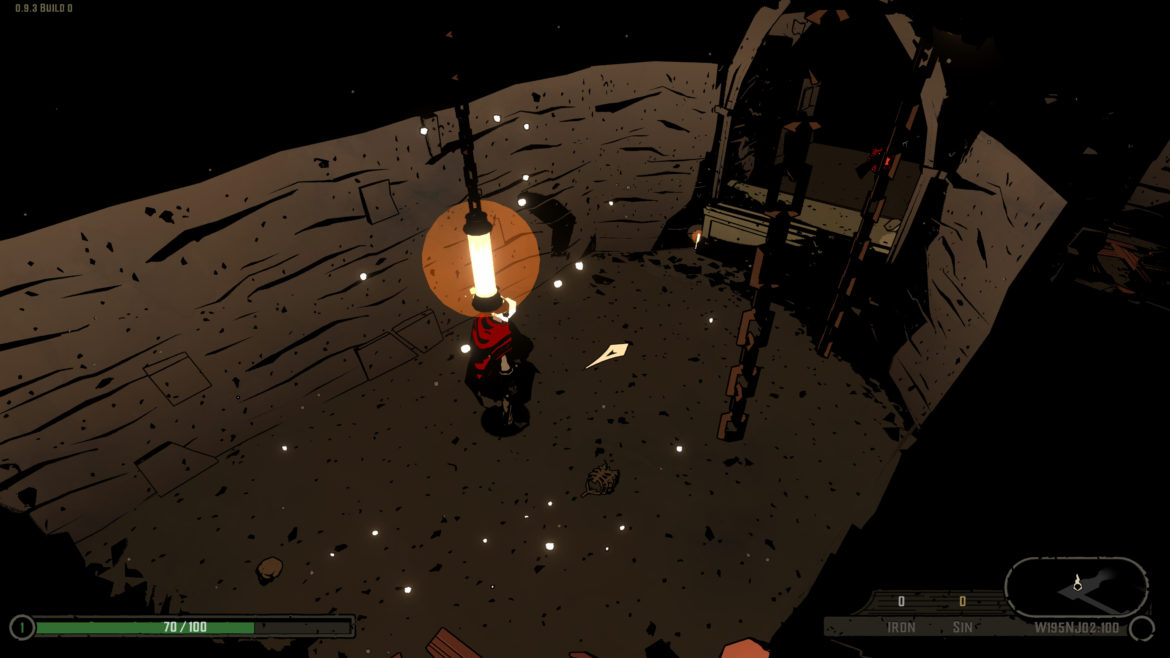Open the minimap in the corner
Screen dimensions: 1170x658
pos(1076,587)
